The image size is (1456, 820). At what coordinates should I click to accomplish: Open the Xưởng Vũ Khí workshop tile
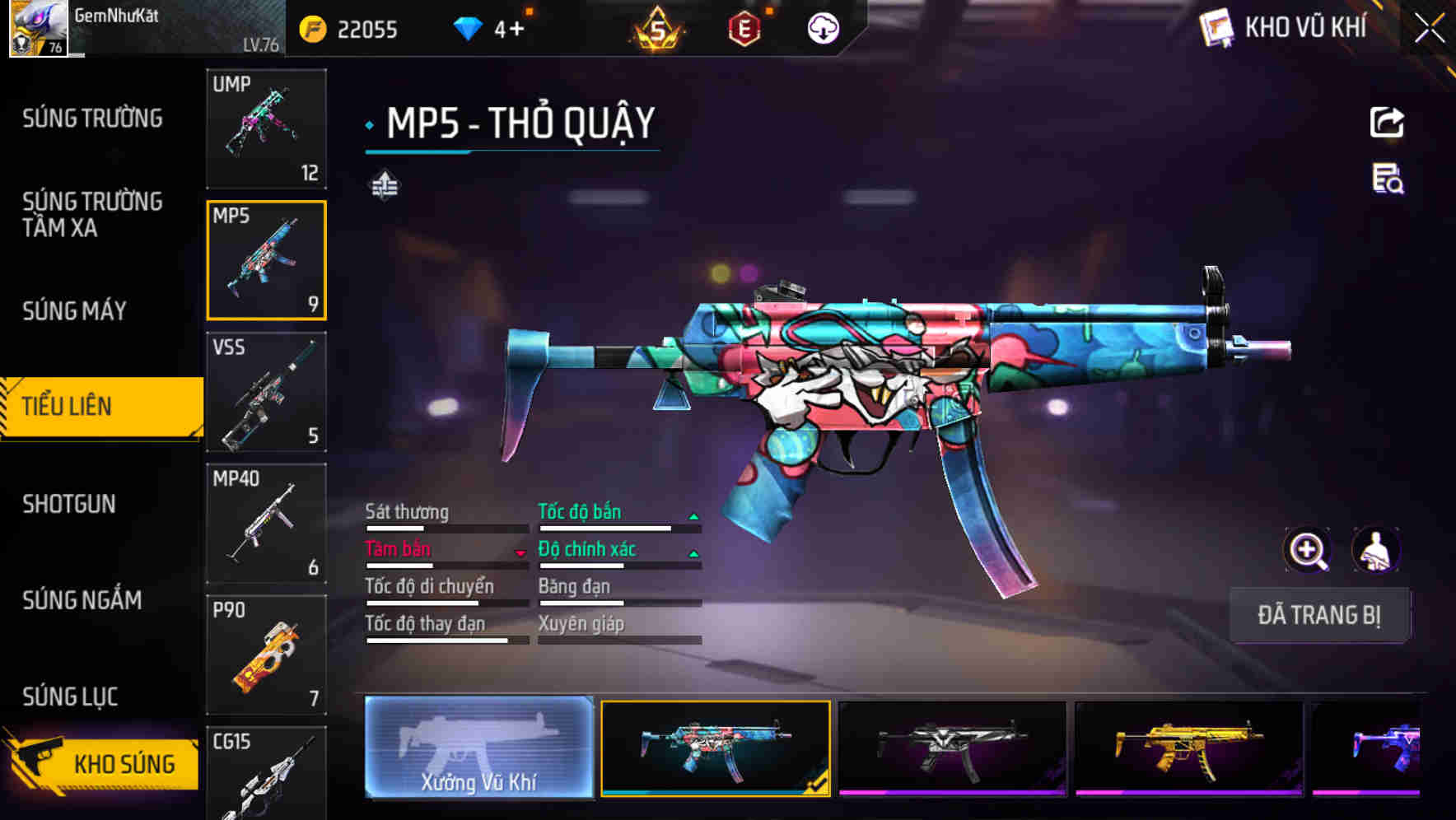click(478, 748)
